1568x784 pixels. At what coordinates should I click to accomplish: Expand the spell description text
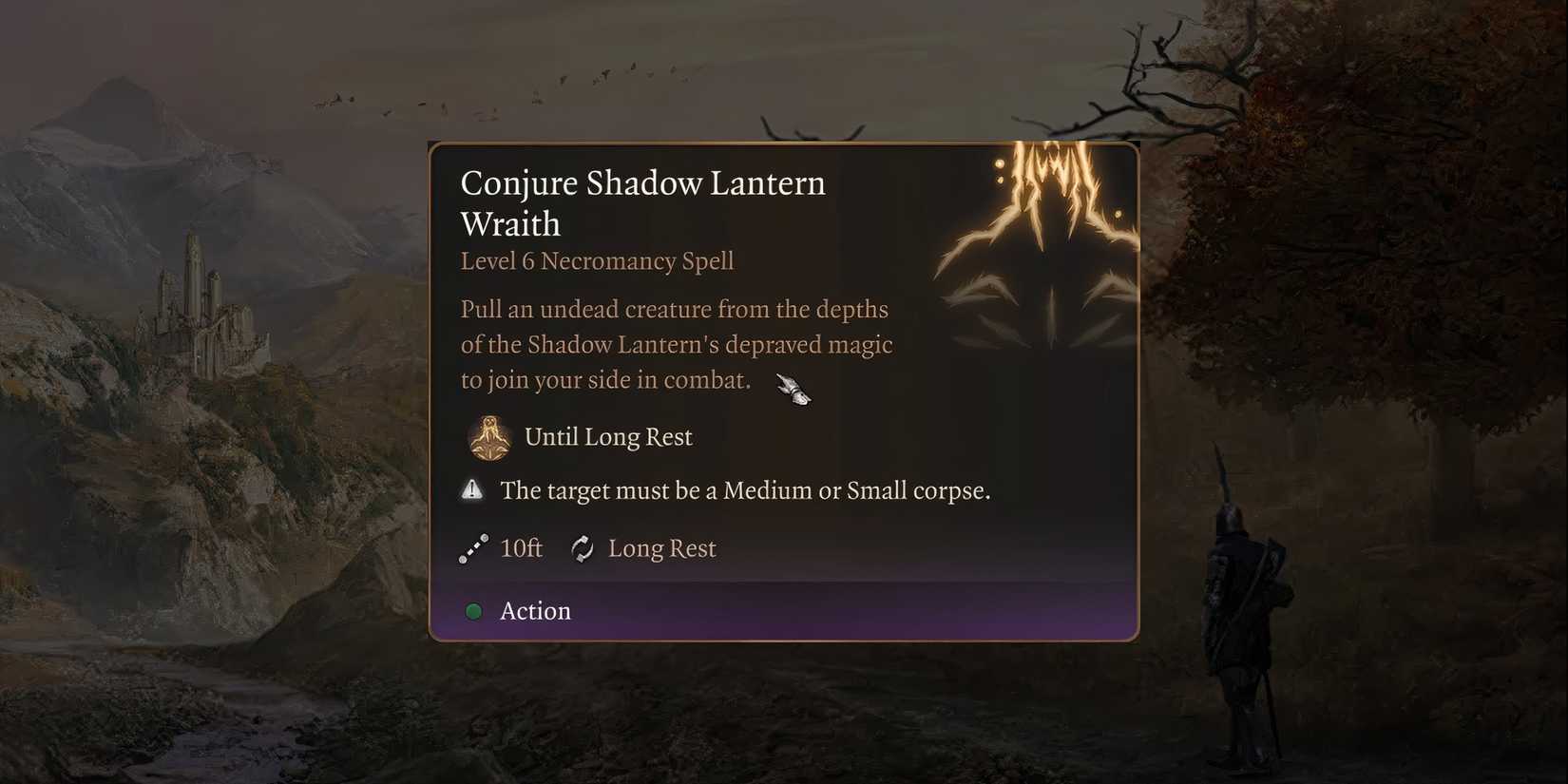675,344
